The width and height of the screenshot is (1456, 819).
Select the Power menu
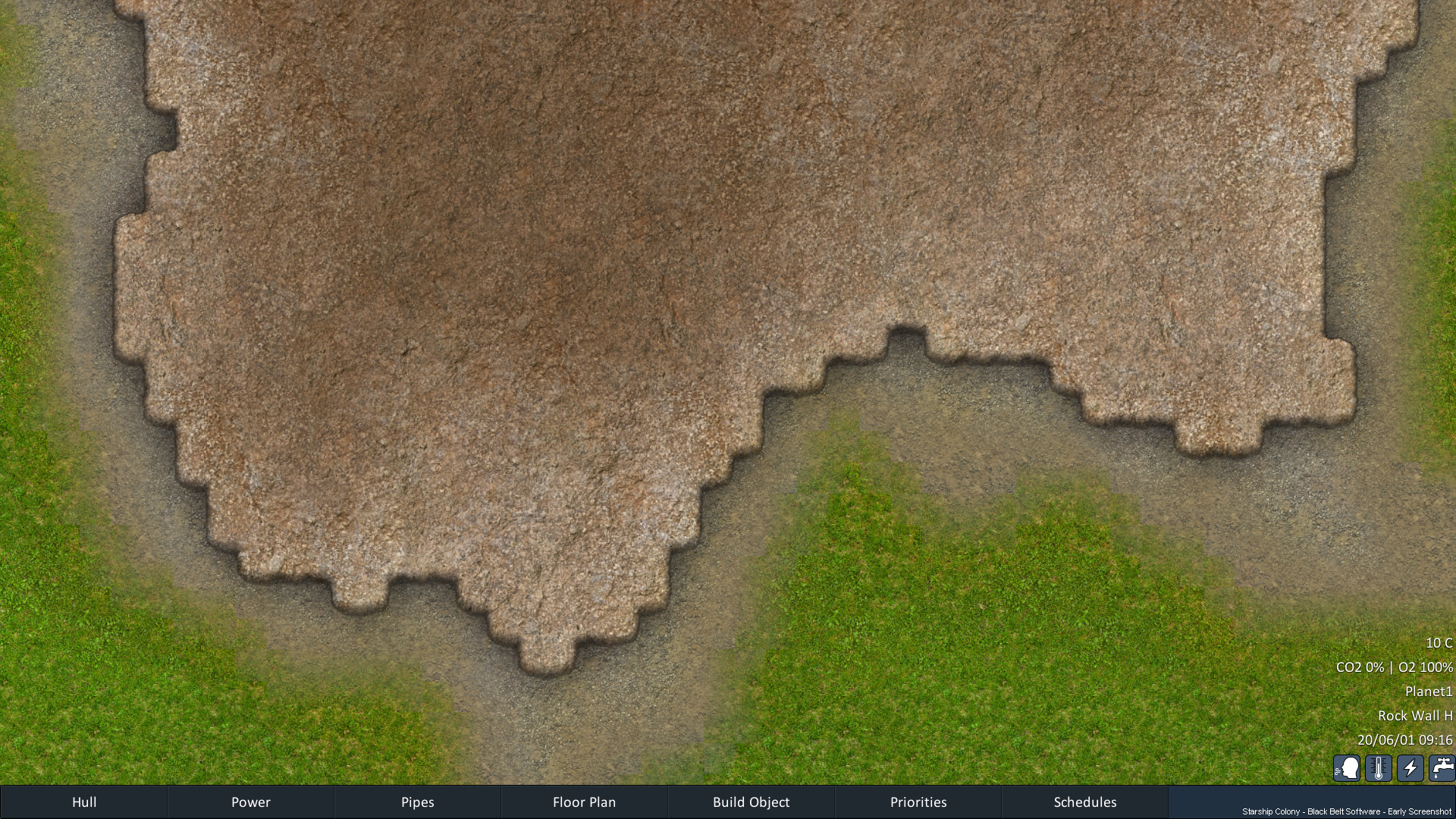[251, 802]
